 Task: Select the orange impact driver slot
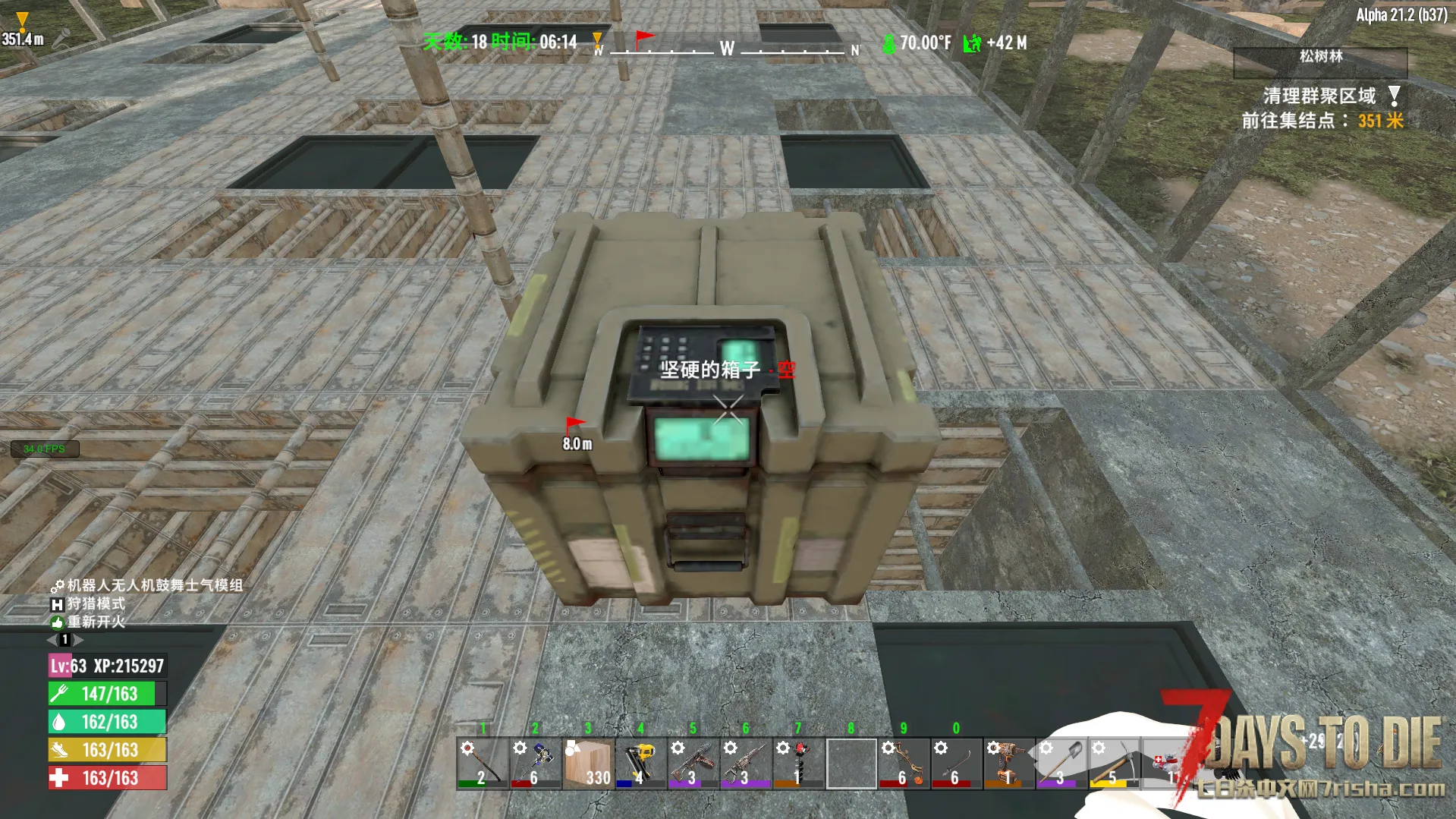1008,763
